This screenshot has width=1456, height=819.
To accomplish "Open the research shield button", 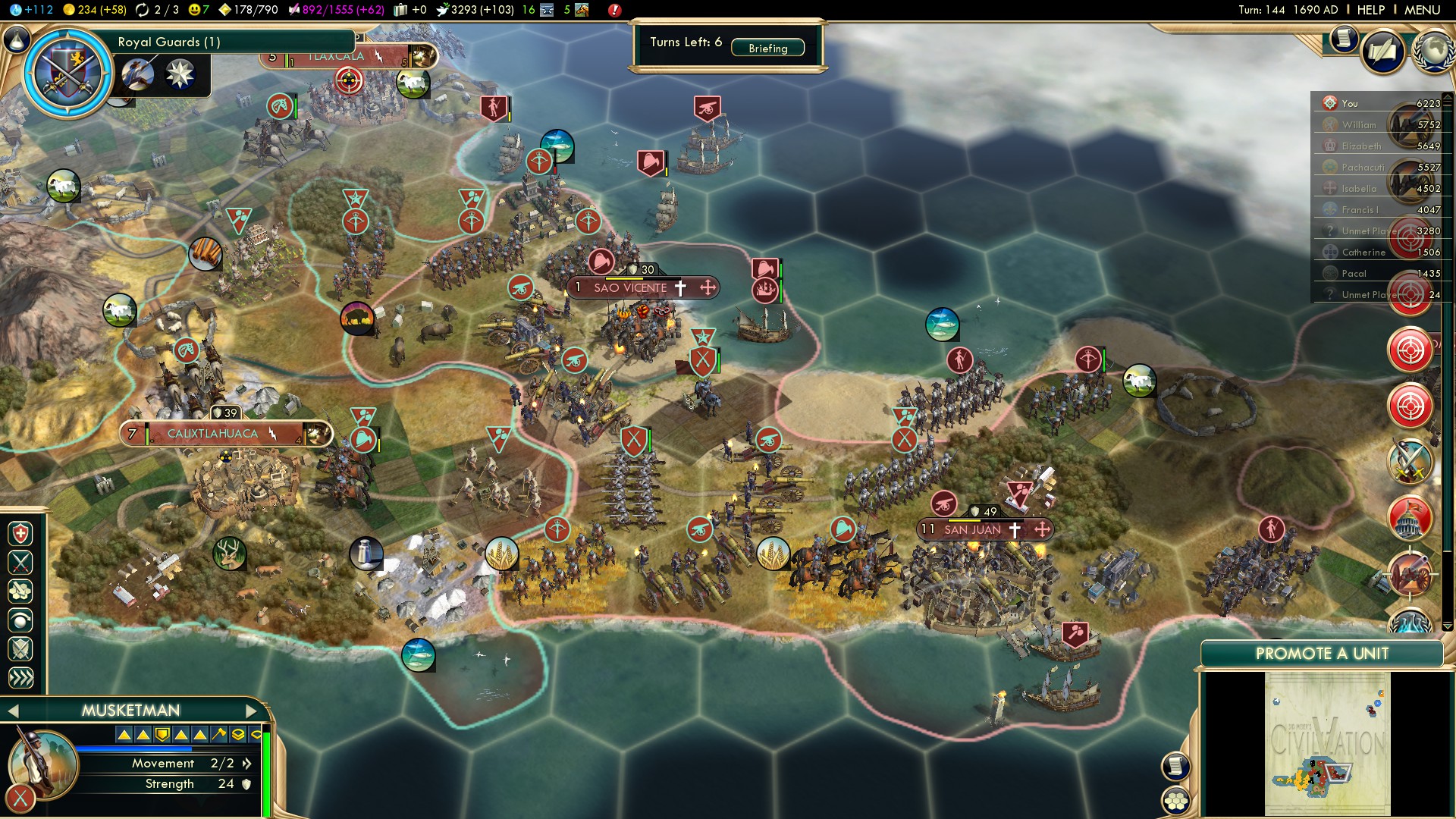I will coord(68,74).
